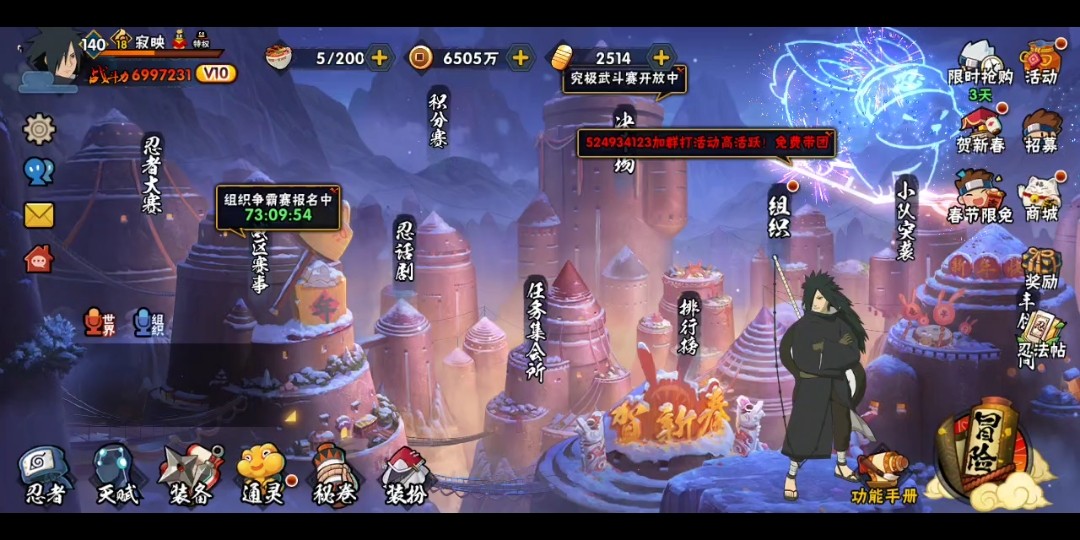Add gold ingots with plus button

pos(661,58)
